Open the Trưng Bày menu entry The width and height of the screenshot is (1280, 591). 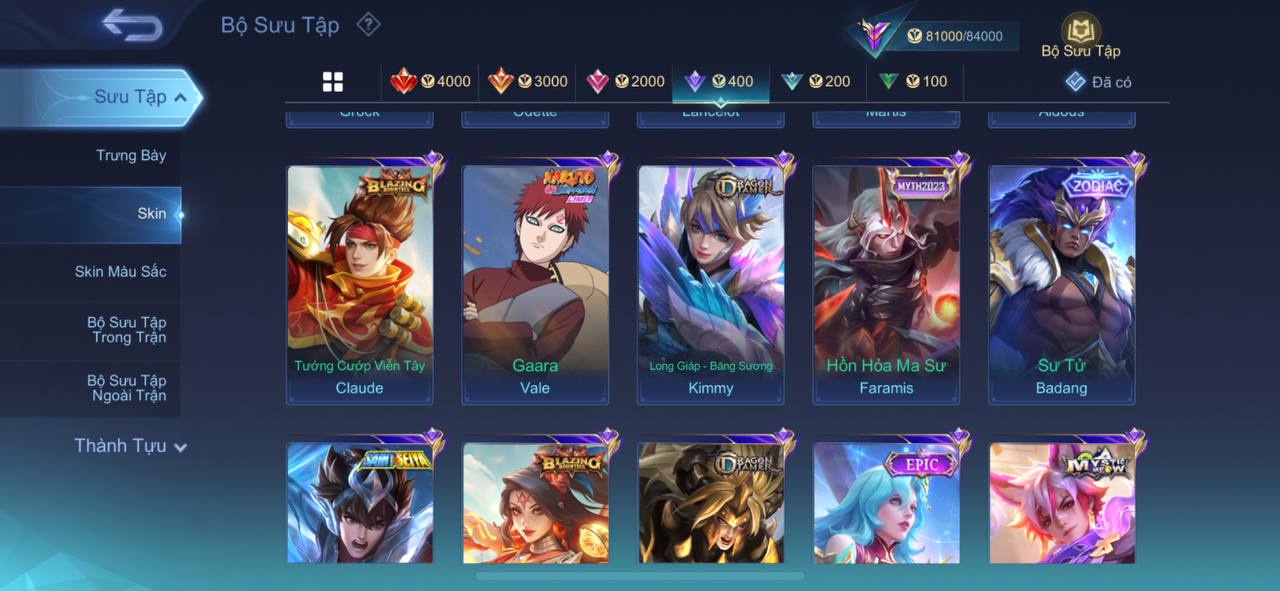point(131,156)
